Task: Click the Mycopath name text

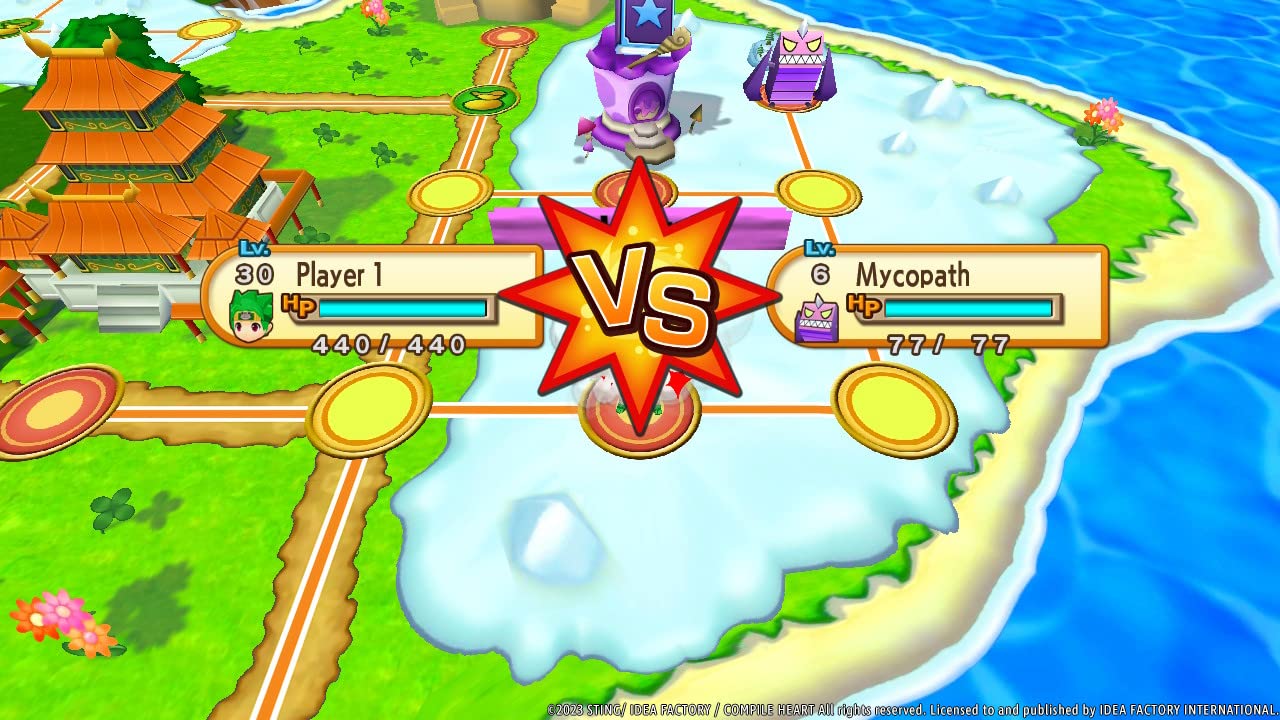Action: (x=911, y=274)
